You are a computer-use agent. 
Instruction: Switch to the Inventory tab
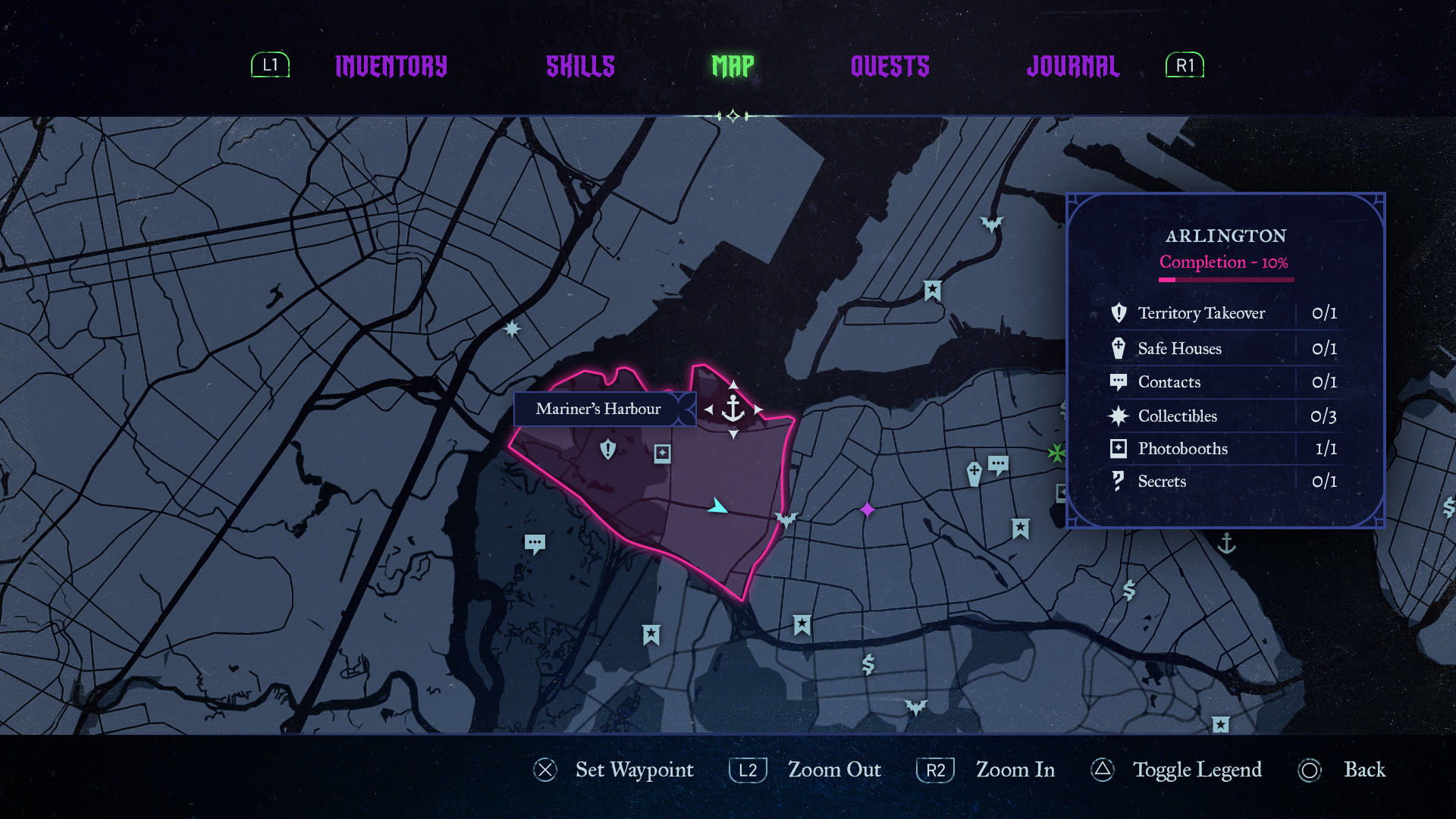[391, 67]
